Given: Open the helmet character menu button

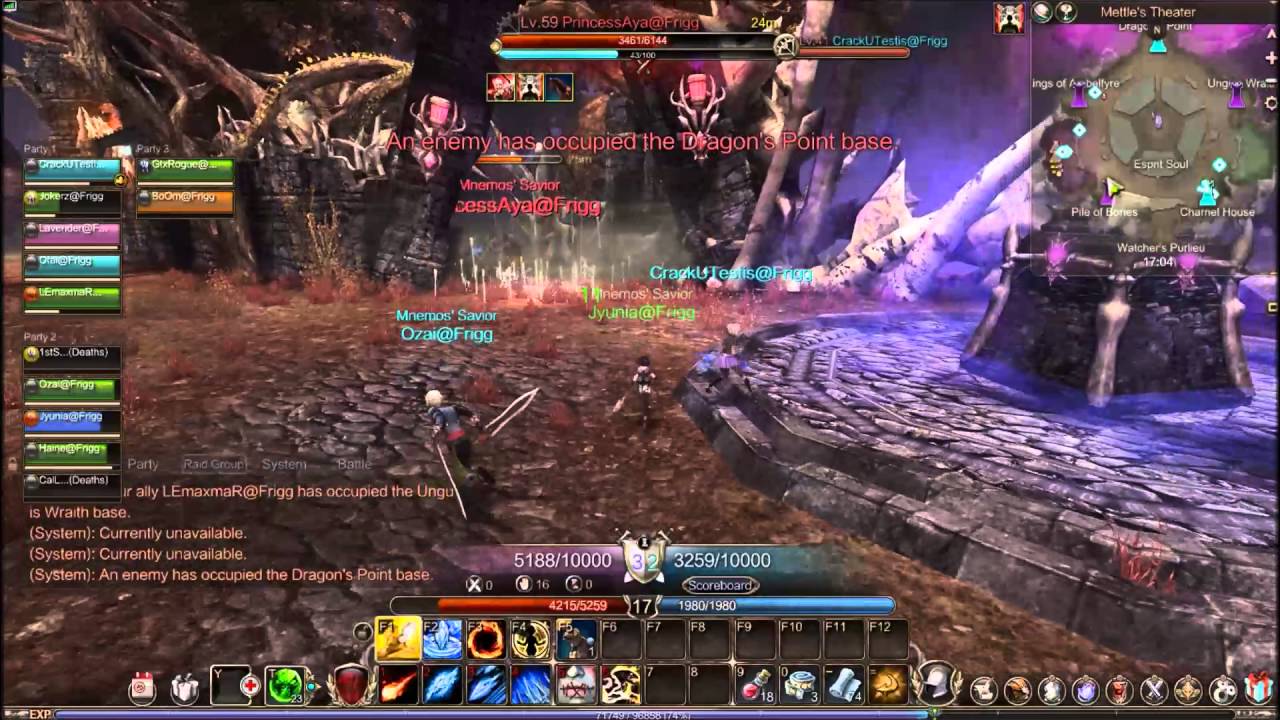Looking at the screenshot, I should point(937,683).
